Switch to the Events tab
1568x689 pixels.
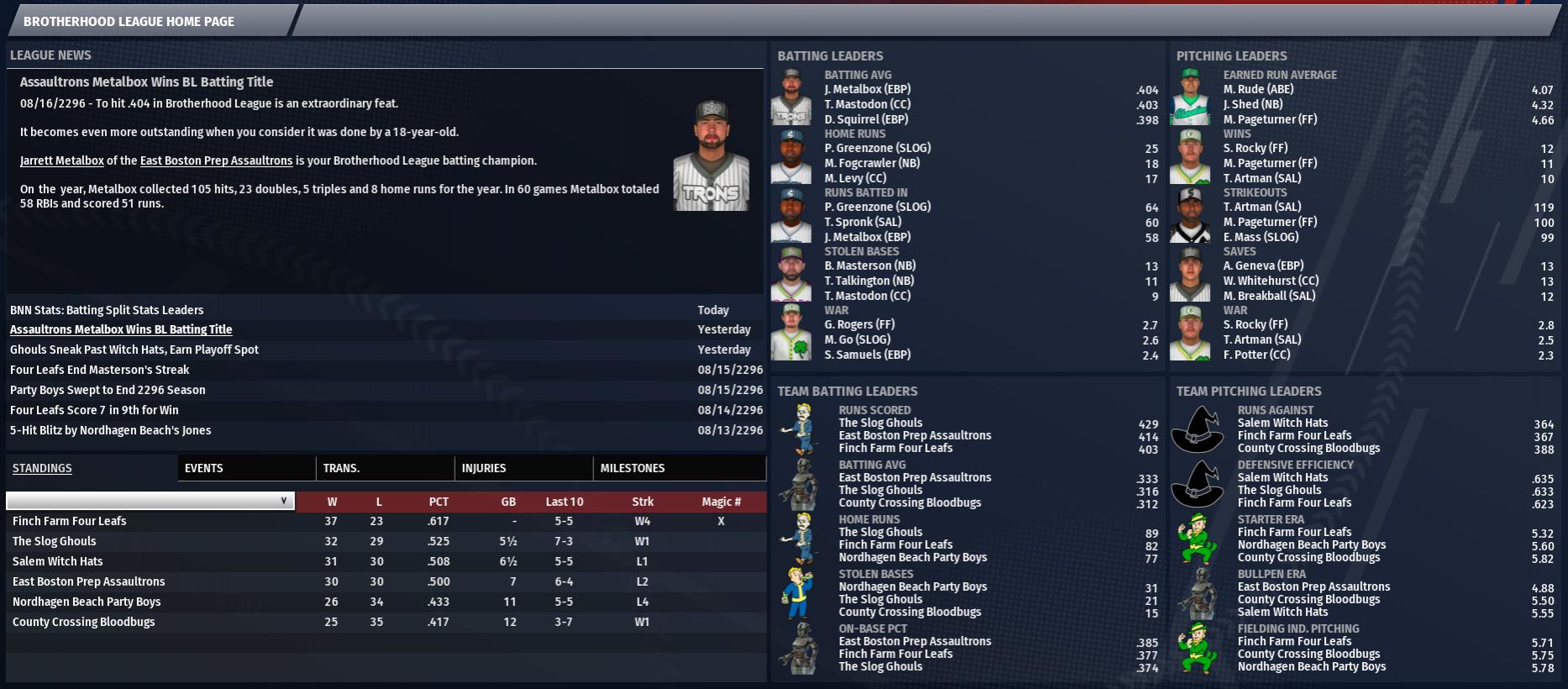tap(203, 468)
